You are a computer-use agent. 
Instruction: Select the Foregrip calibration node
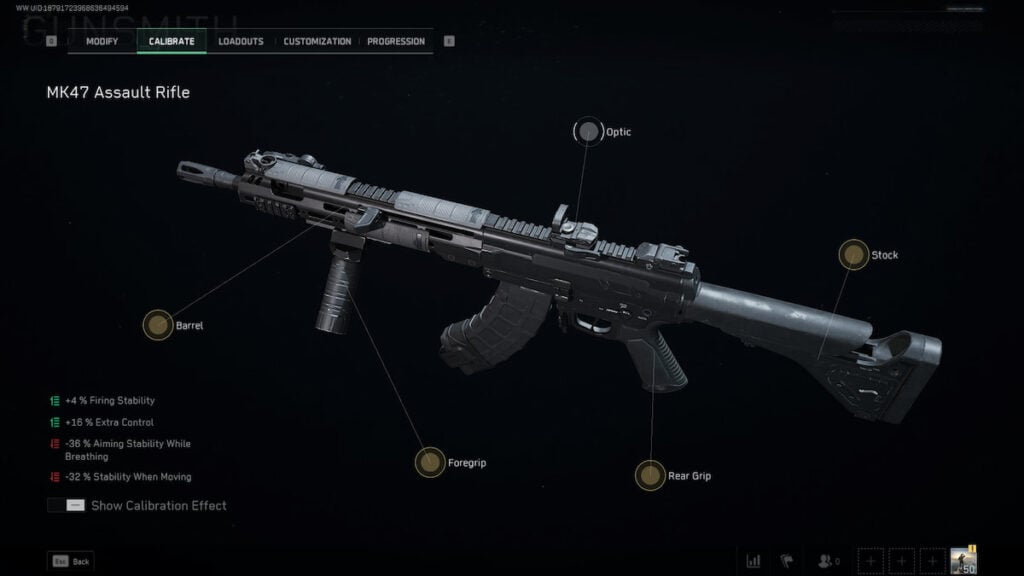(430, 462)
